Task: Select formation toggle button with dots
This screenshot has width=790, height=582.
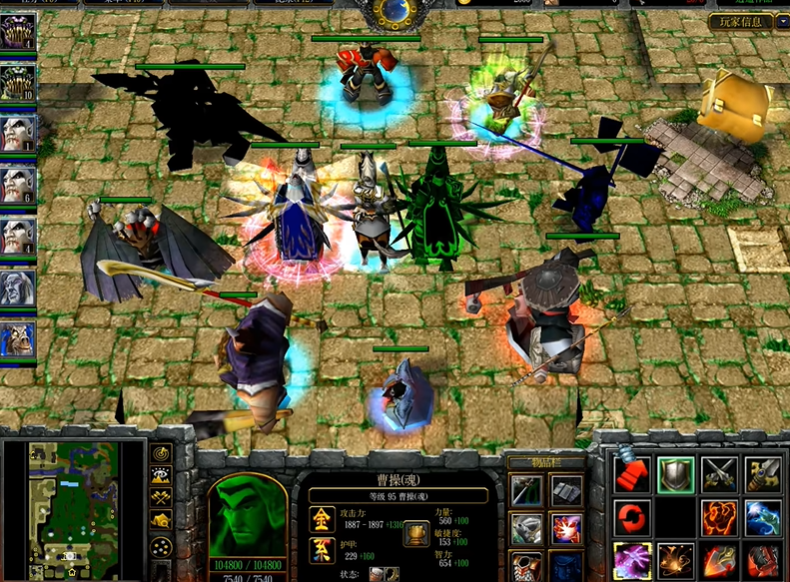Action: tap(161, 546)
